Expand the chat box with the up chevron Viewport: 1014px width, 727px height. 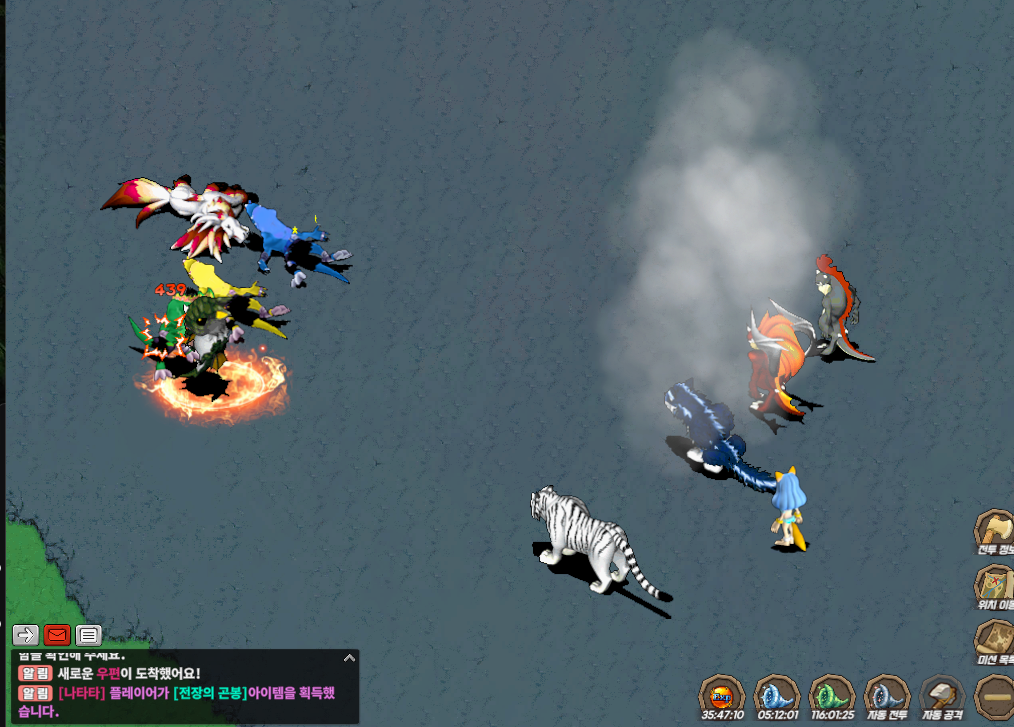349,658
